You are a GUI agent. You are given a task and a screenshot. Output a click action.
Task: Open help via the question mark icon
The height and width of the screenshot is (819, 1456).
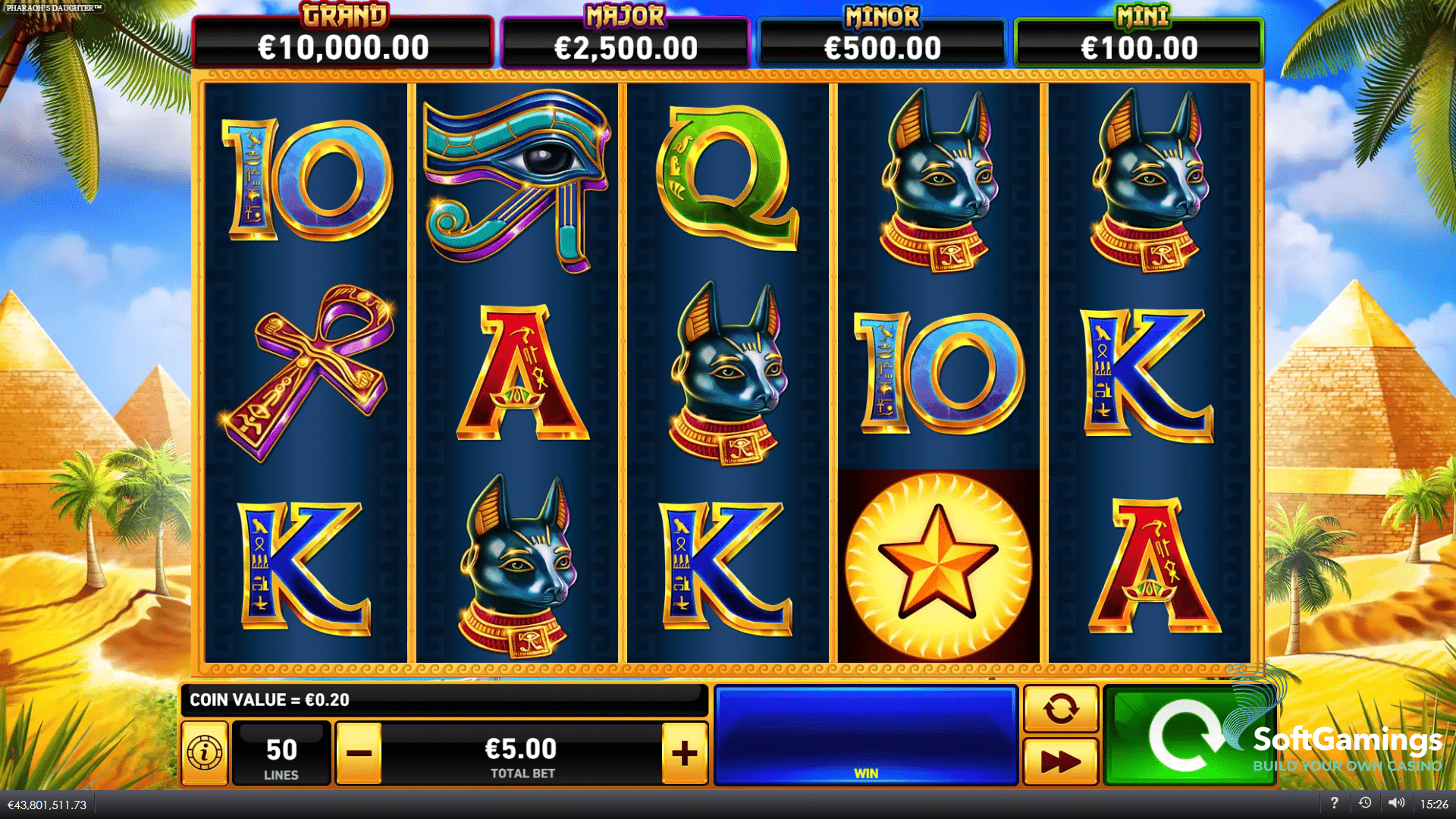(1334, 803)
